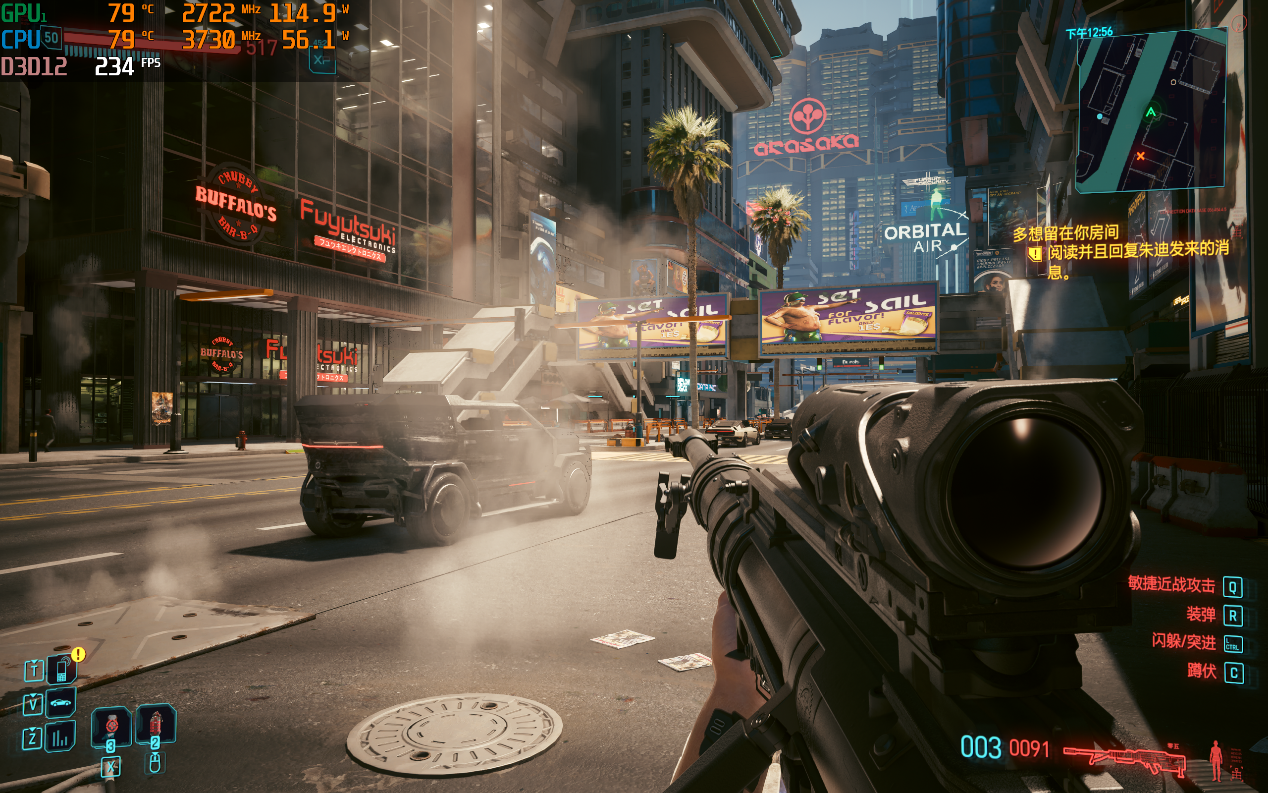Open the minimap
The image size is (1268, 793).
(x=1150, y=109)
